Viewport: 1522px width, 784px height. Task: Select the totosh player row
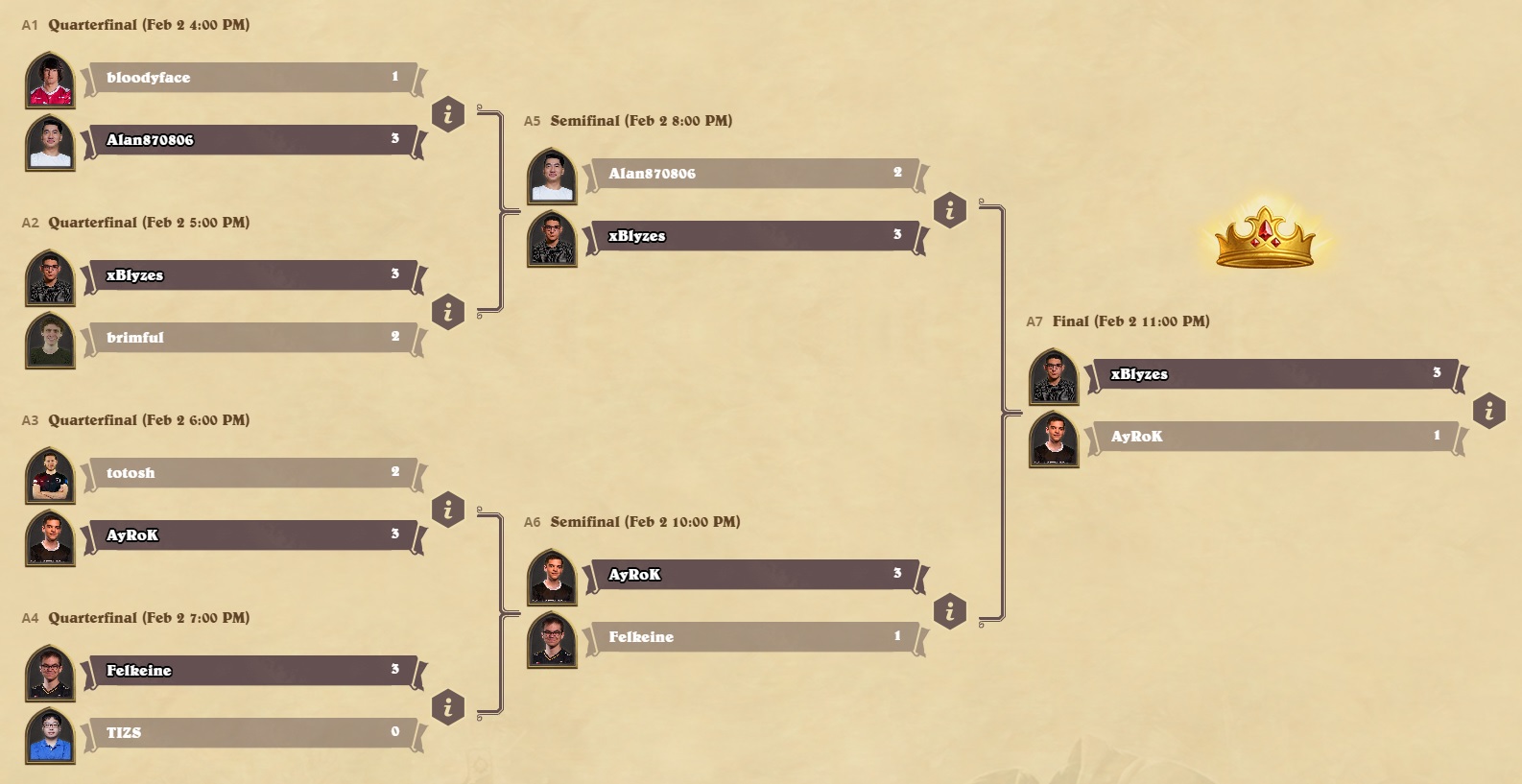tap(251, 473)
